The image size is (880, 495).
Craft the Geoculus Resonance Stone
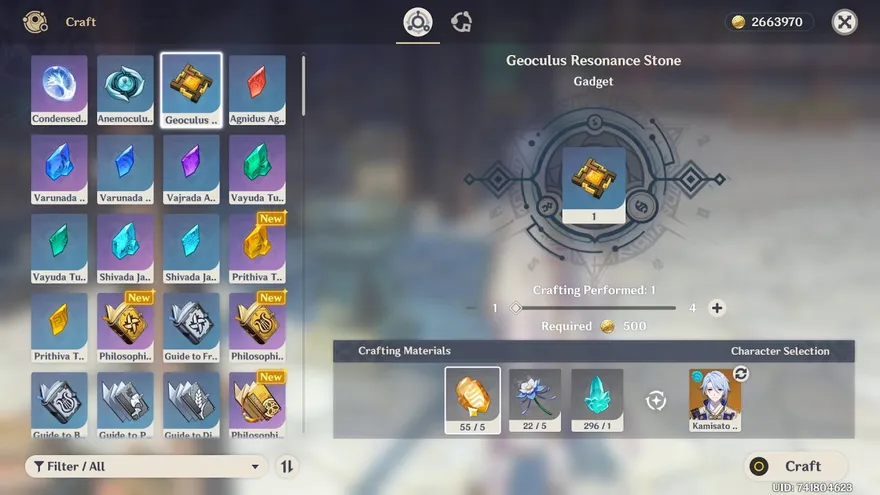795,466
